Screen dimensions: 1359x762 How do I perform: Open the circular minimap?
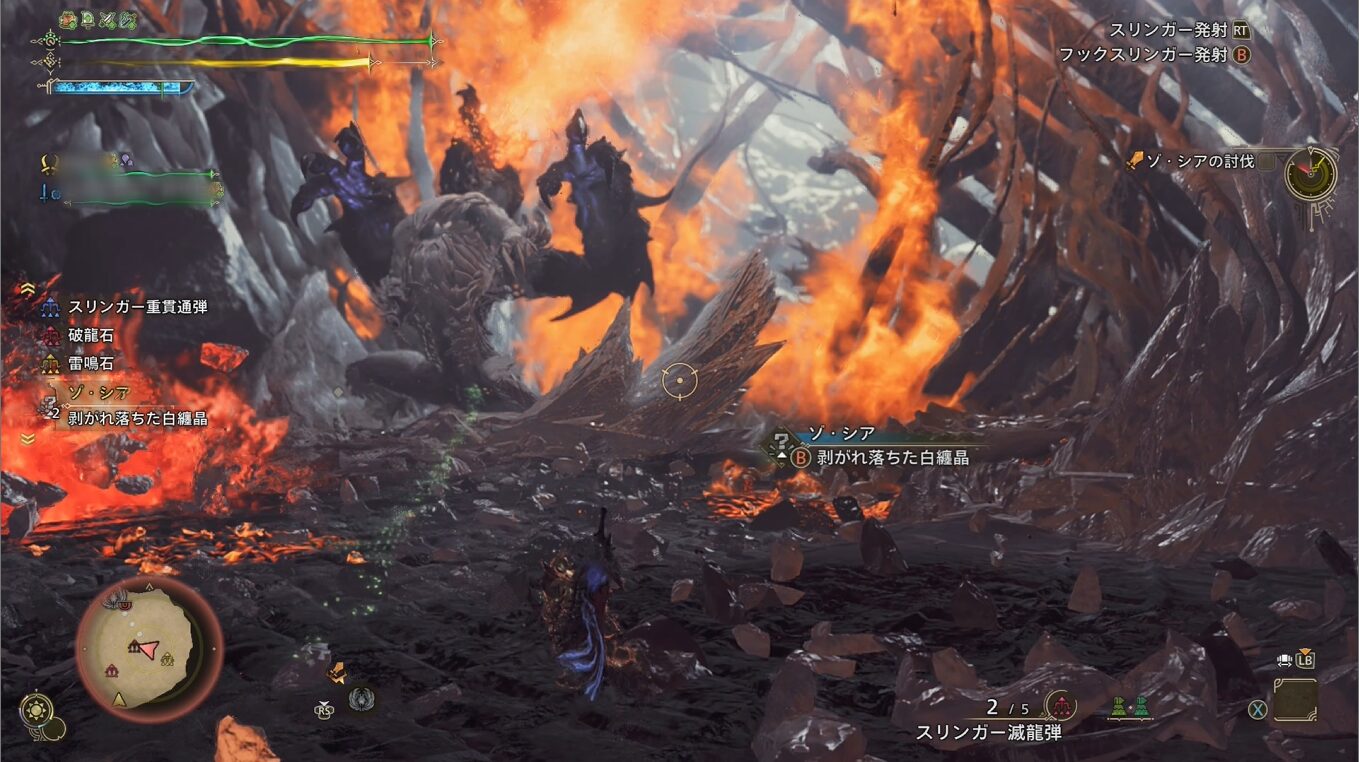coord(149,648)
